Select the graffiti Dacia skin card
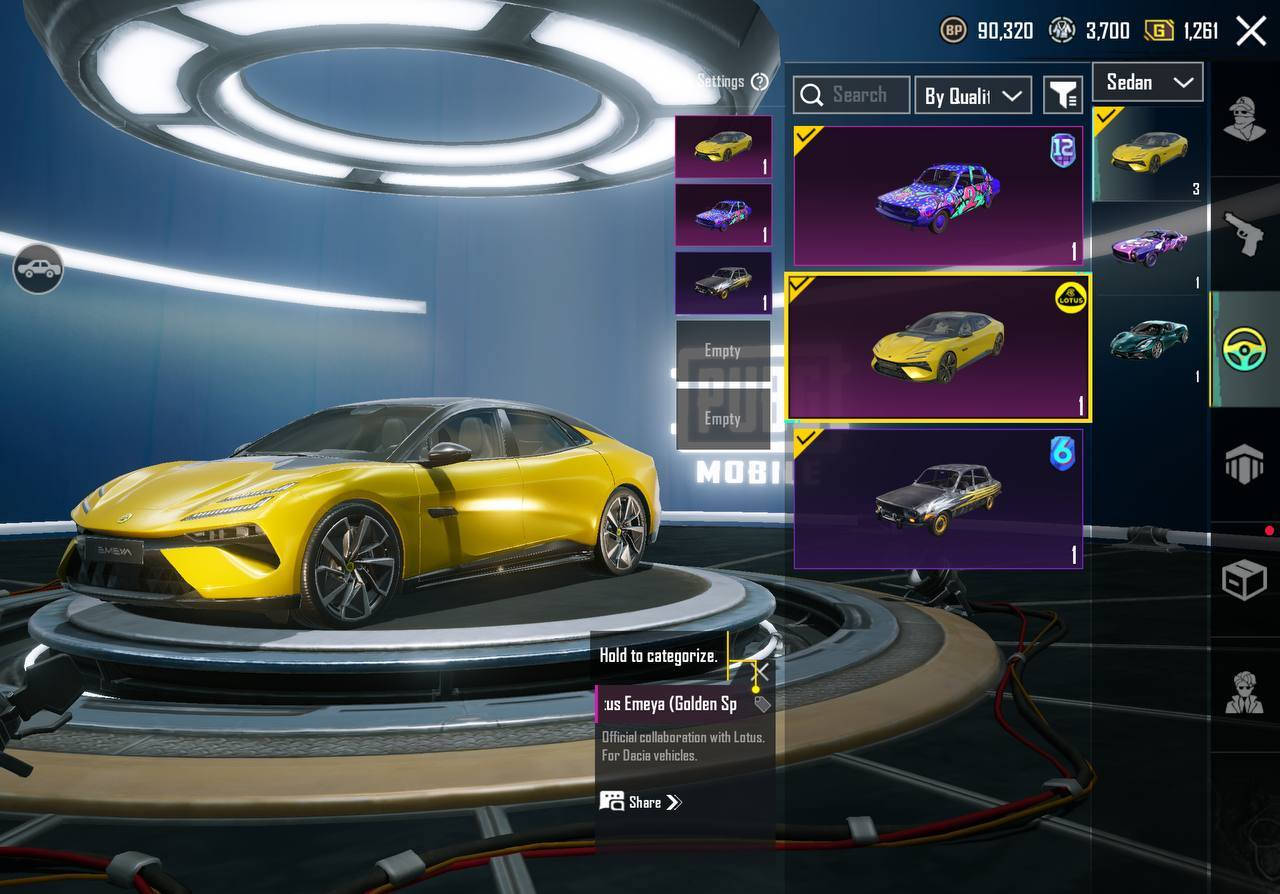 pos(938,196)
